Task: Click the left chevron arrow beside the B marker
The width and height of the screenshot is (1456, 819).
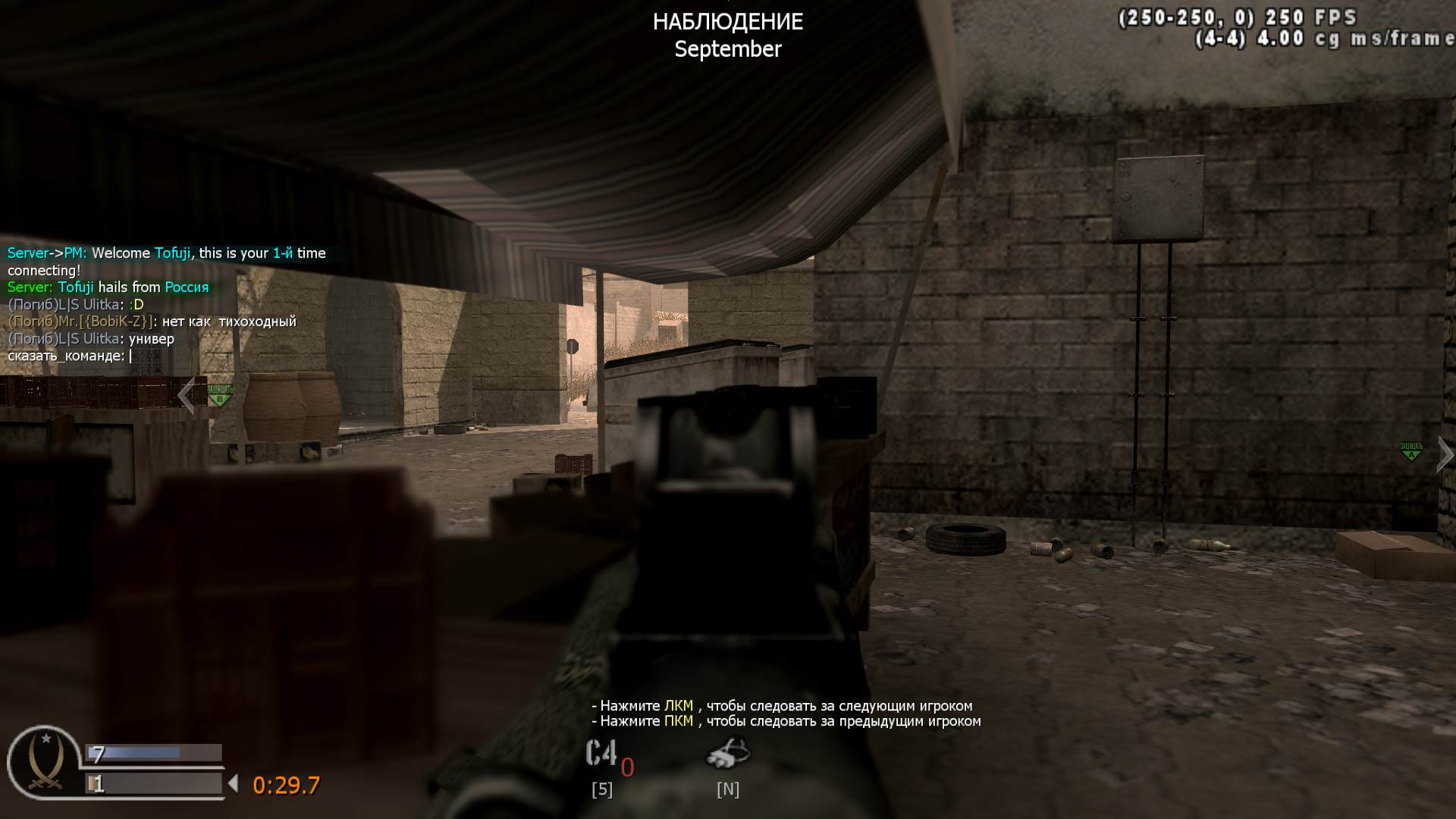Action: click(x=187, y=395)
